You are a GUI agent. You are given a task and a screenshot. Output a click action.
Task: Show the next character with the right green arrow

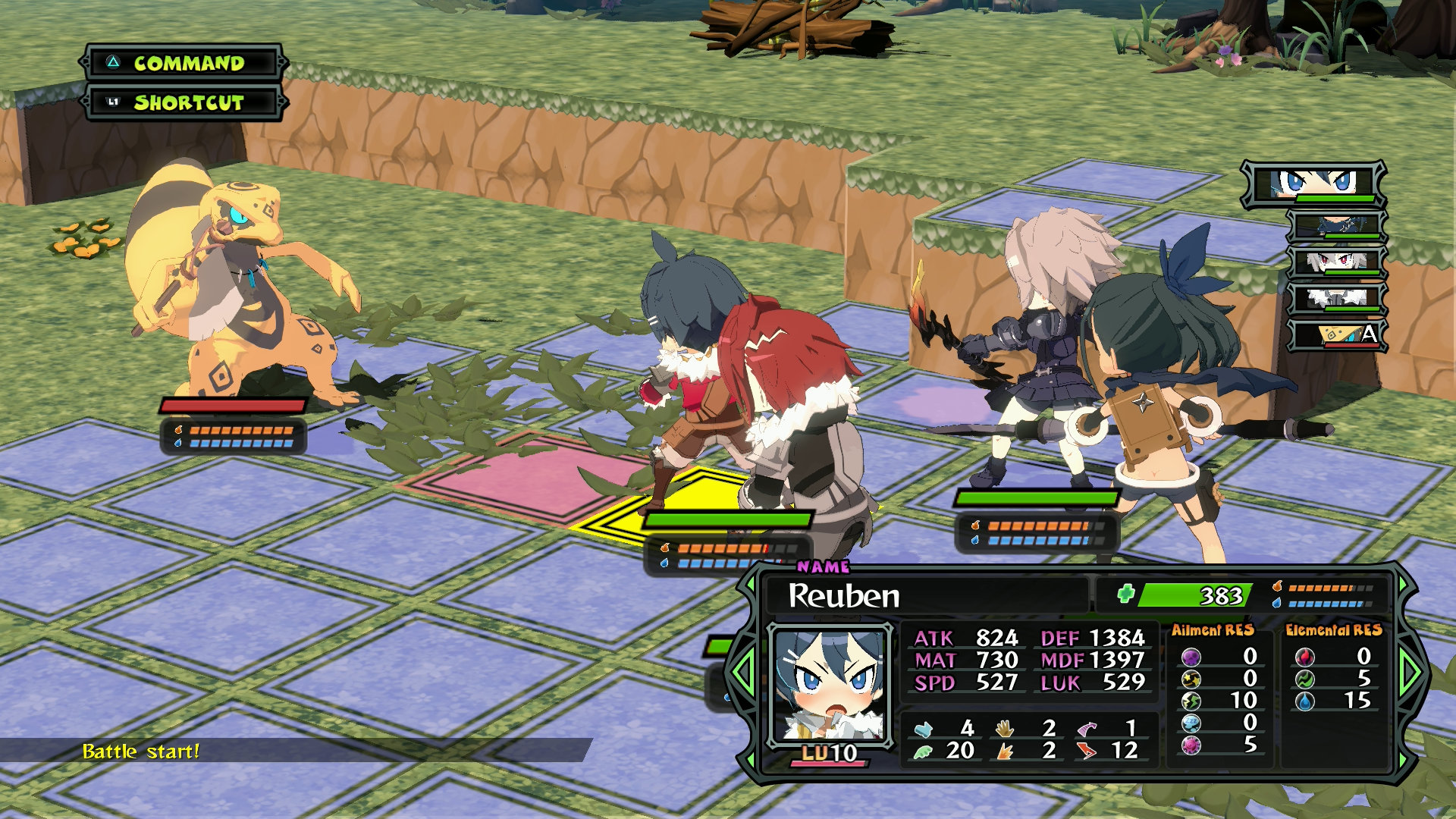[1411, 672]
